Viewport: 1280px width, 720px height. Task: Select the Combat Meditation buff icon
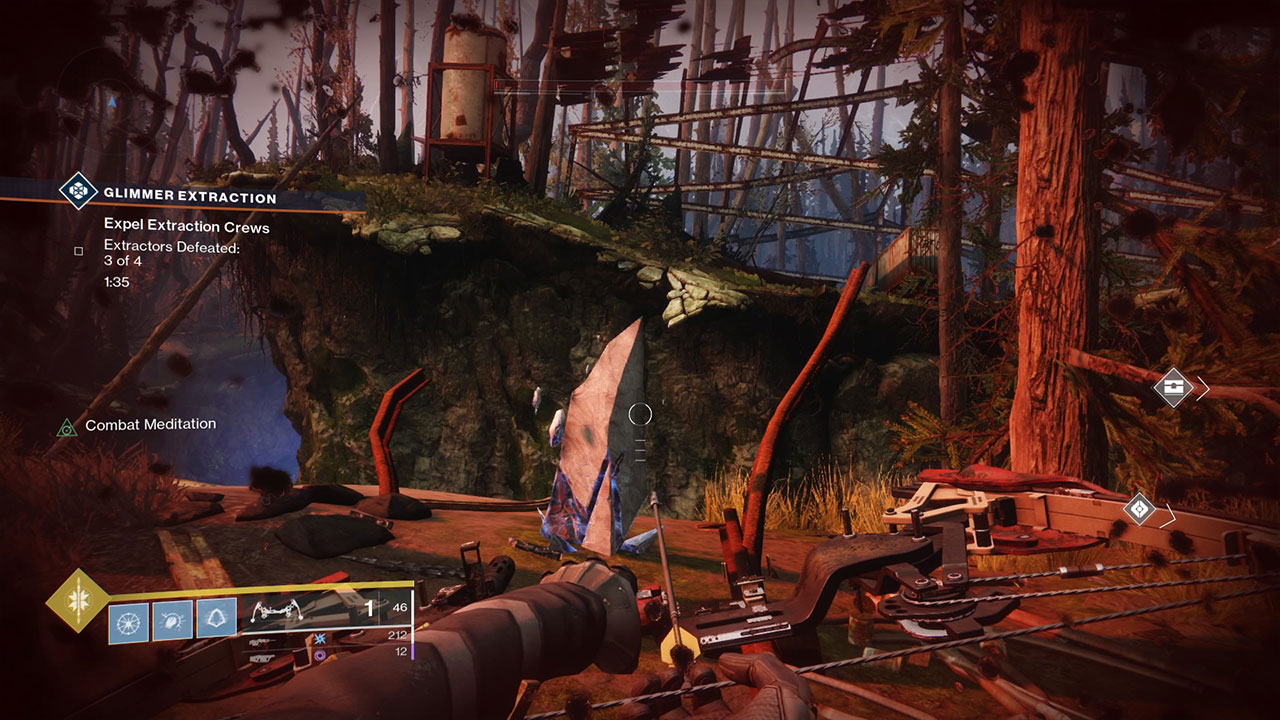(x=67, y=427)
